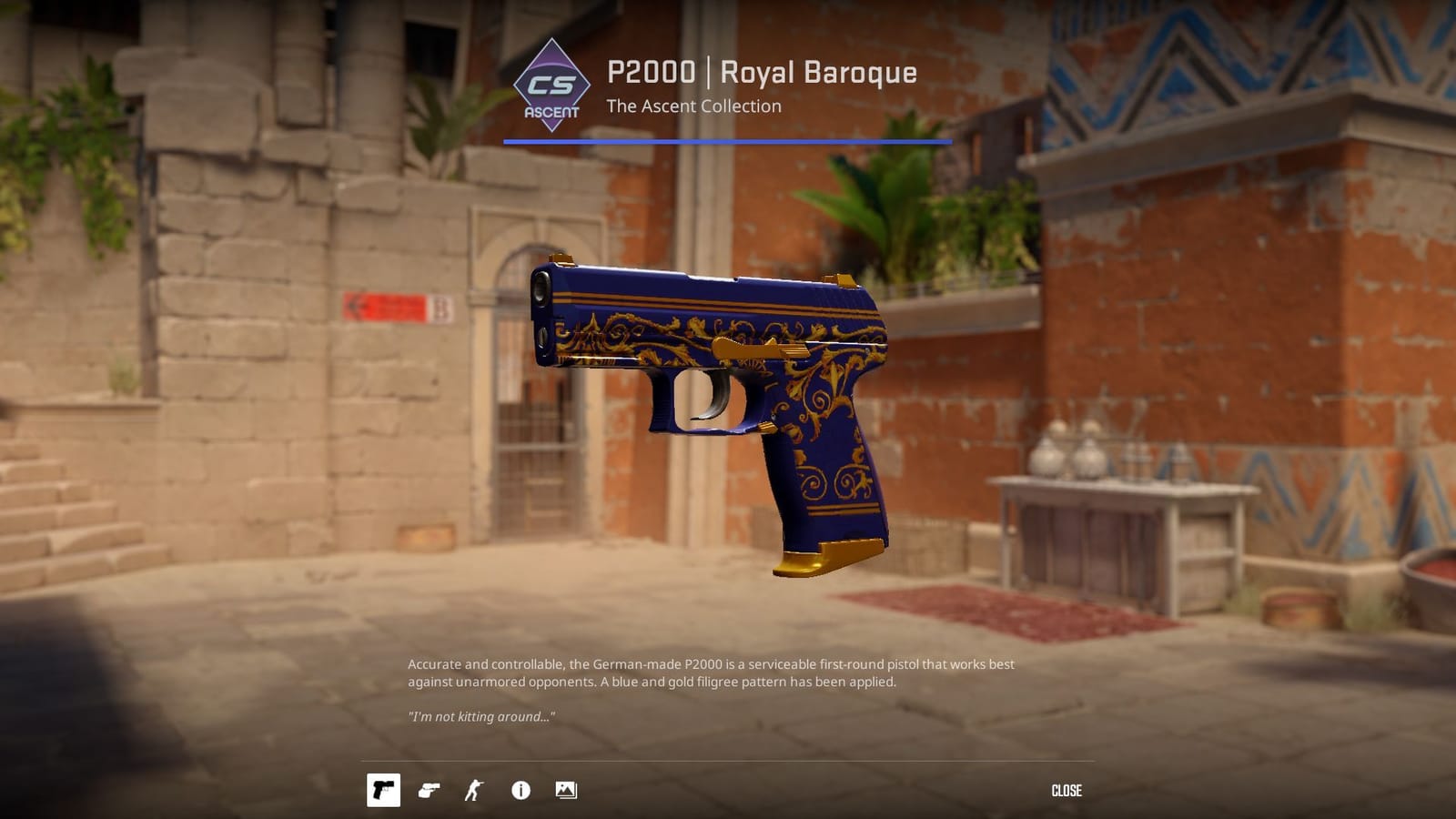This screenshot has height=819, width=1456.
Task: Toggle the scene background preview
Action: coord(566,791)
